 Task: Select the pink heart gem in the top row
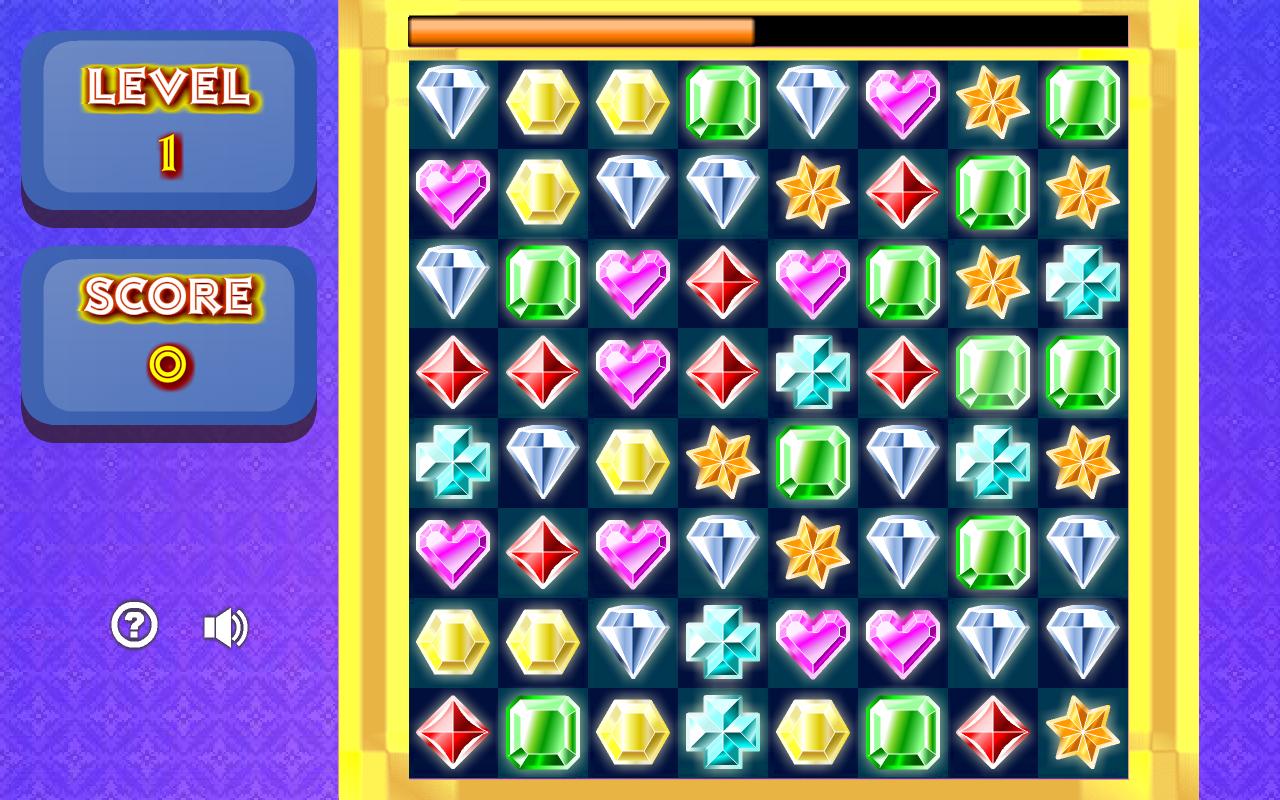[903, 102]
